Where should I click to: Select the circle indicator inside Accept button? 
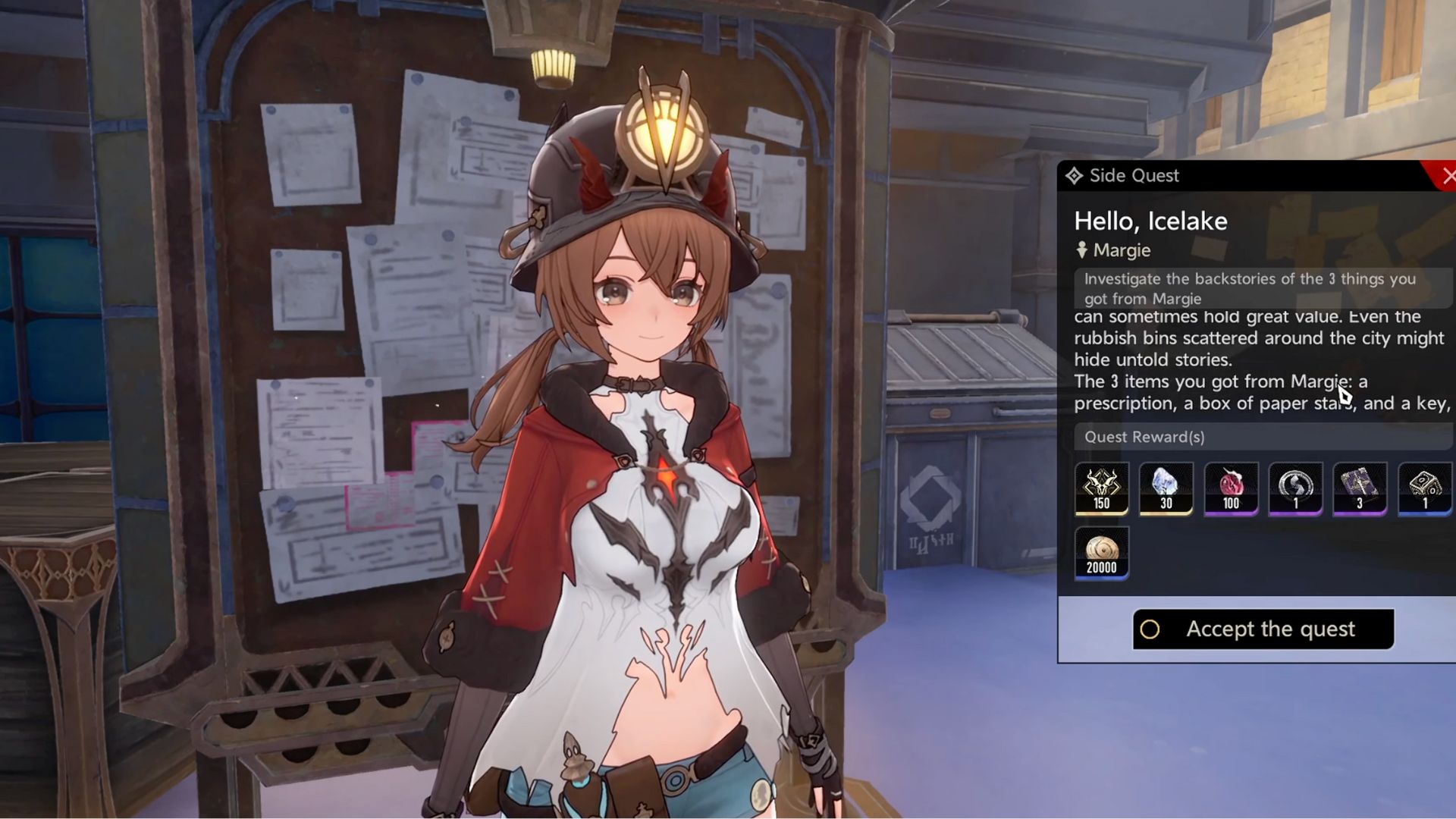pyautogui.click(x=1150, y=629)
